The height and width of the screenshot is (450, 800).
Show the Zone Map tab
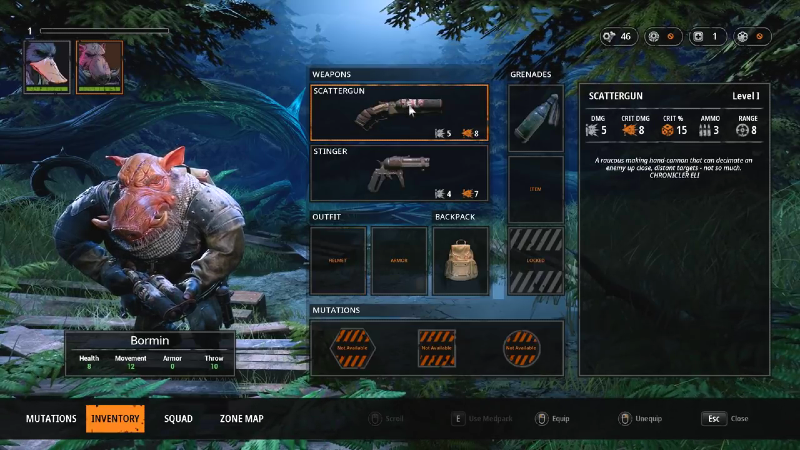241,418
